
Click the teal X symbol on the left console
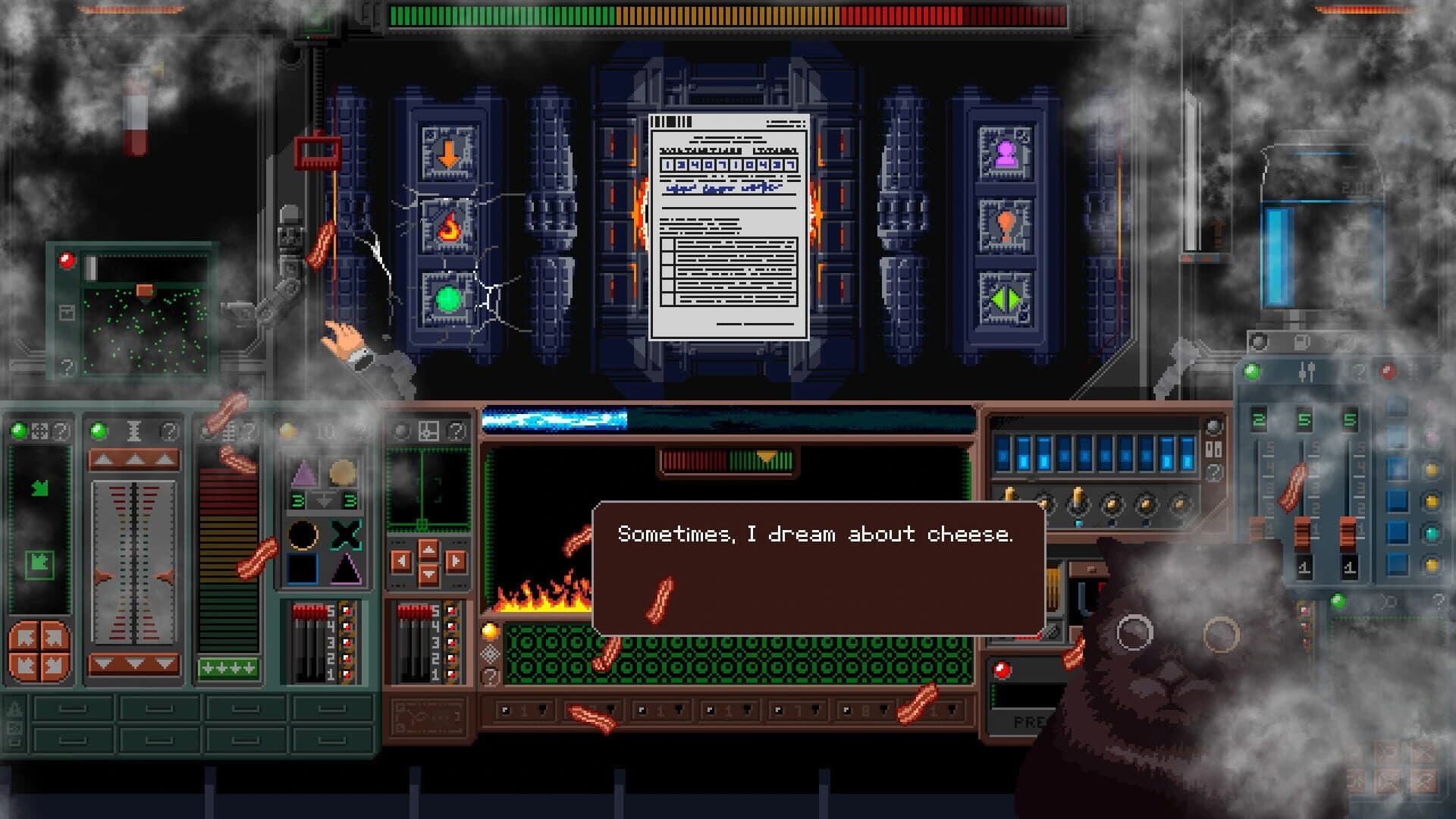coord(346,534)
